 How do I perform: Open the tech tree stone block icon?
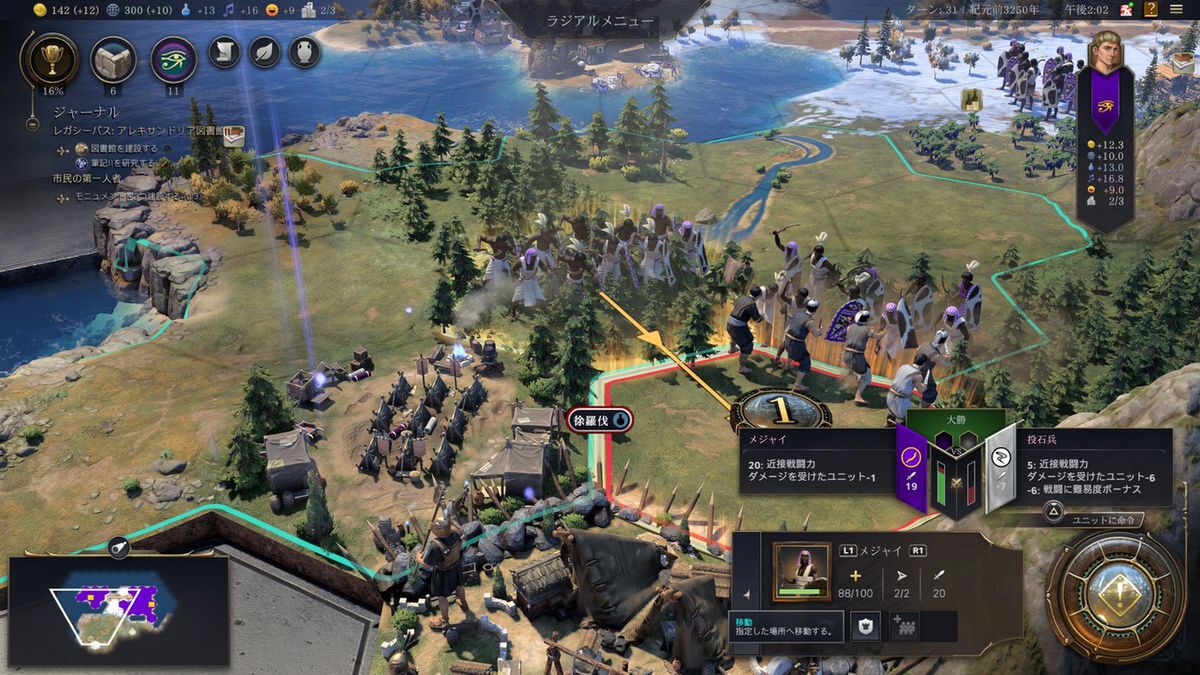click(x=113, y=59)
